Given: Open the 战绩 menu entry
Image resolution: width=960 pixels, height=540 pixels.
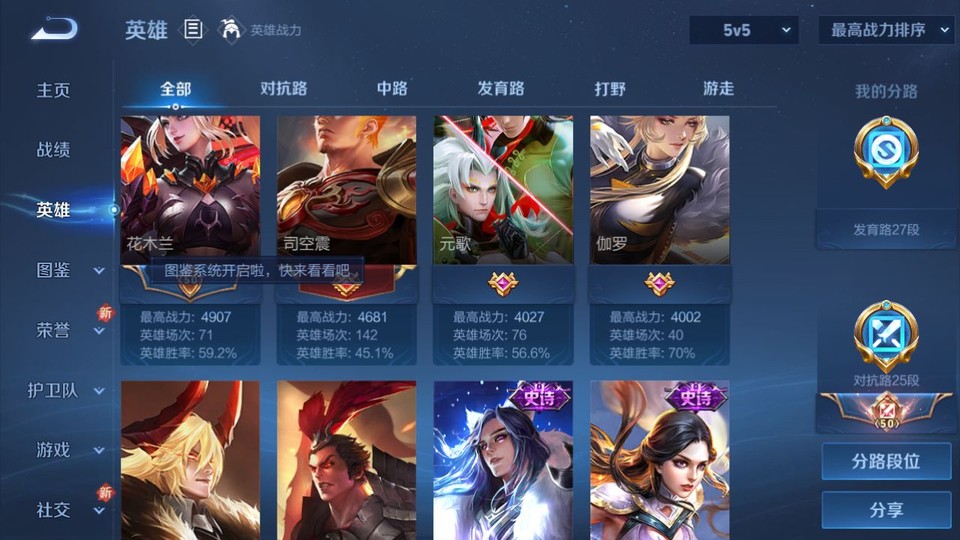Looking at the screenshot, I should click(54, 150).
